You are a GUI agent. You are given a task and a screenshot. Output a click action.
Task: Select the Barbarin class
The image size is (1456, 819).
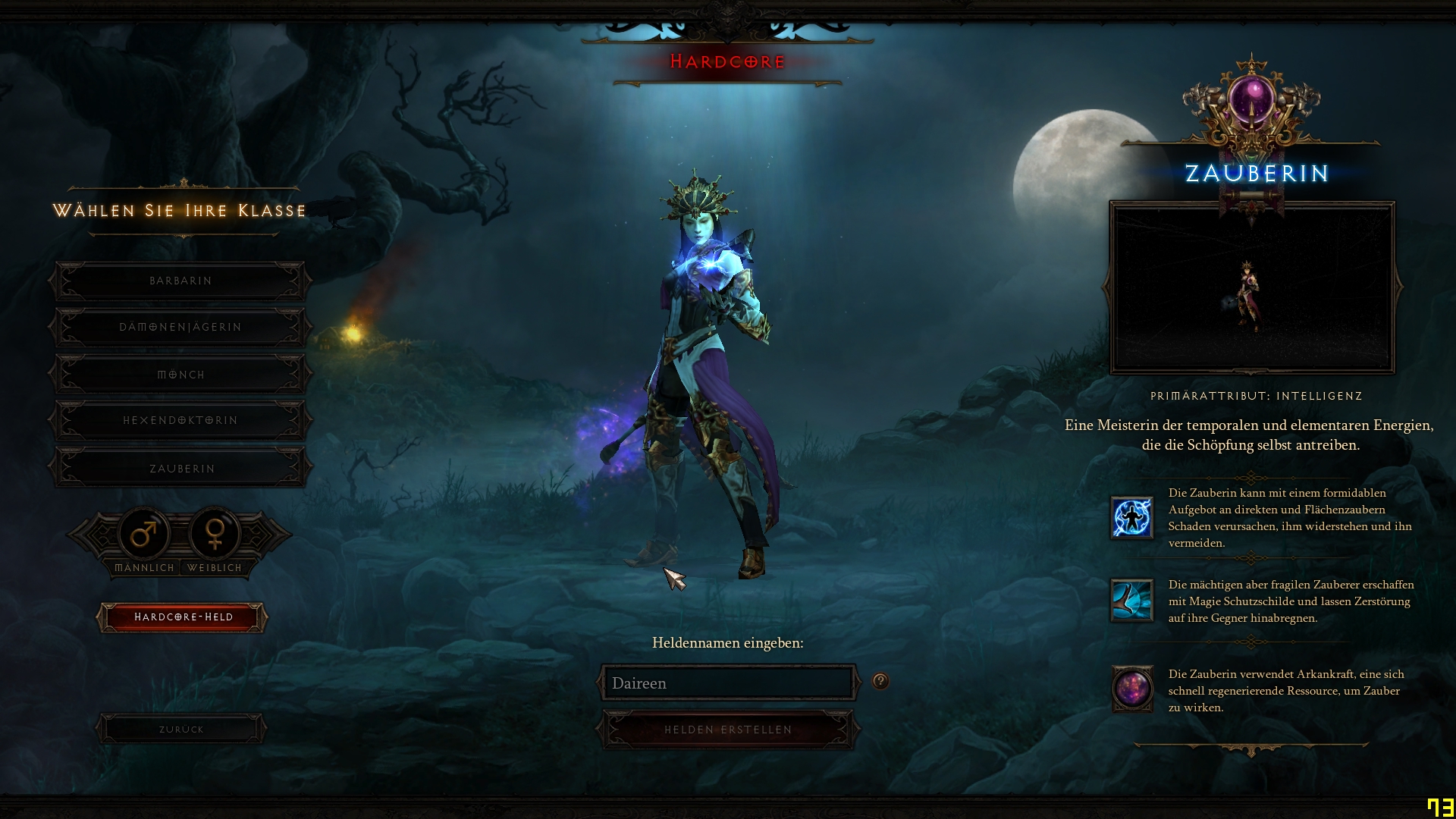point(180,281)
